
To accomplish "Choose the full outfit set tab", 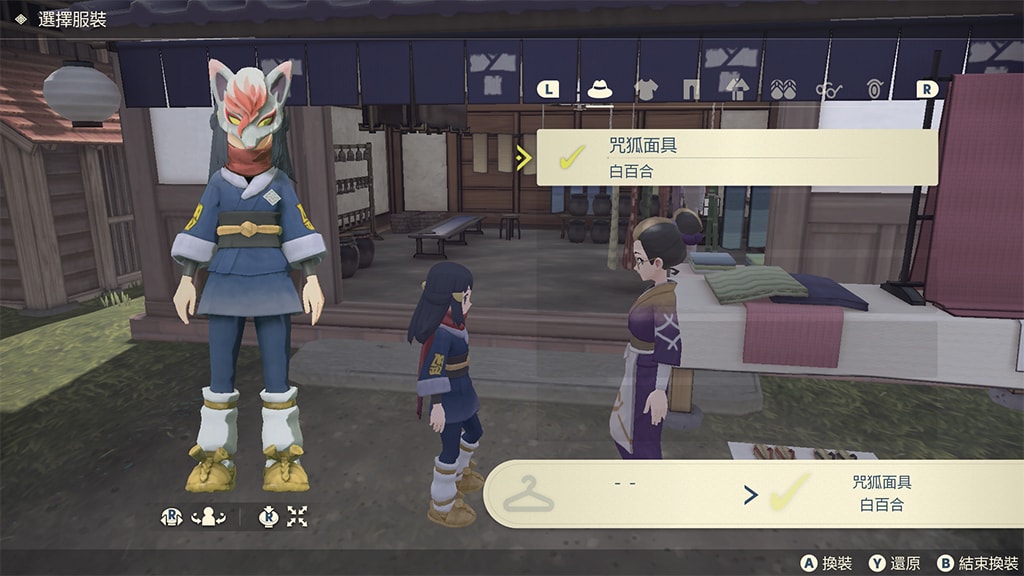I will coord(737,89).
